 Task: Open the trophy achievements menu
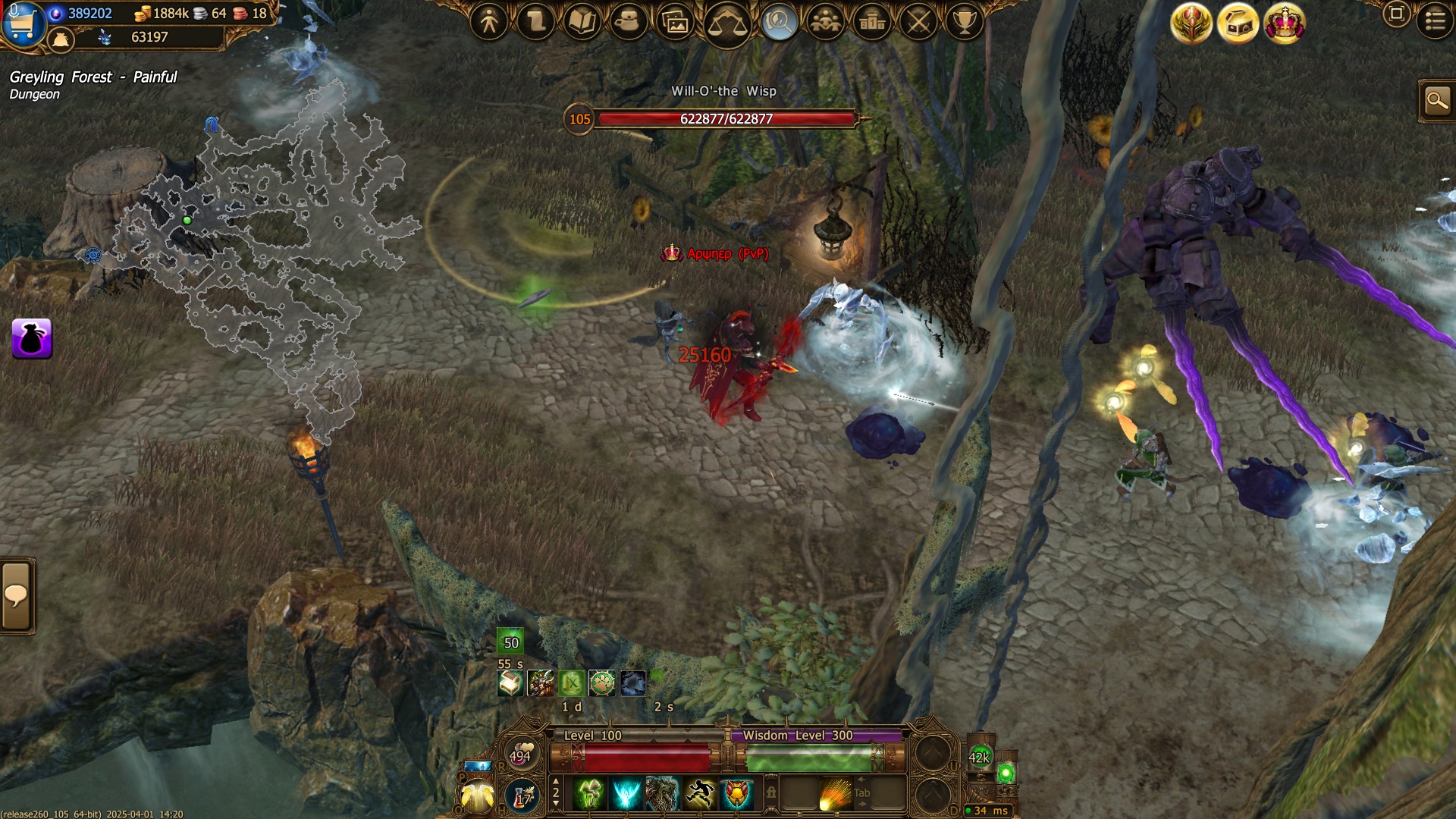point(965,22)
